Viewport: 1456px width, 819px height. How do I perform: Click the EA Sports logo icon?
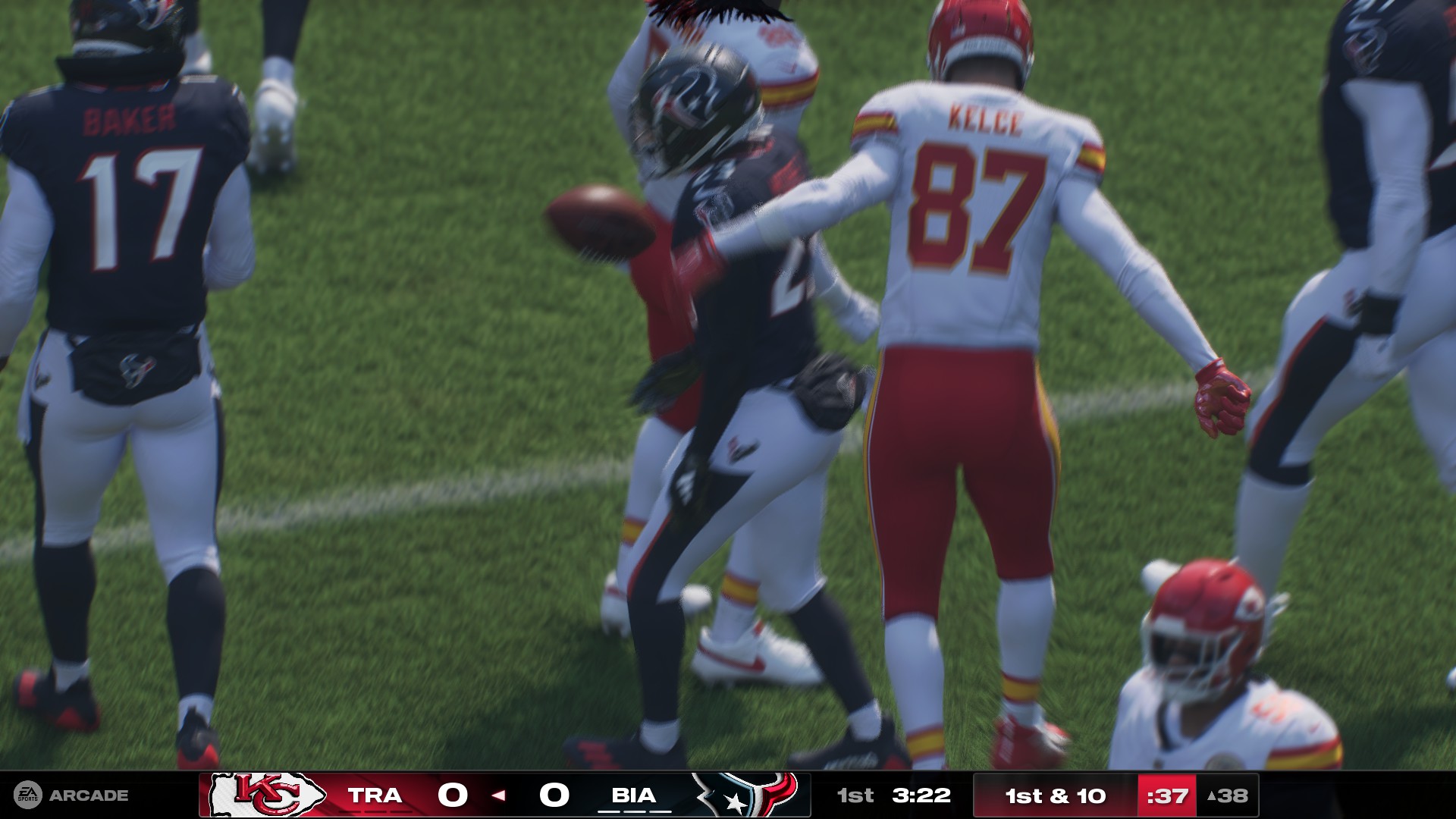pos(29,795)
